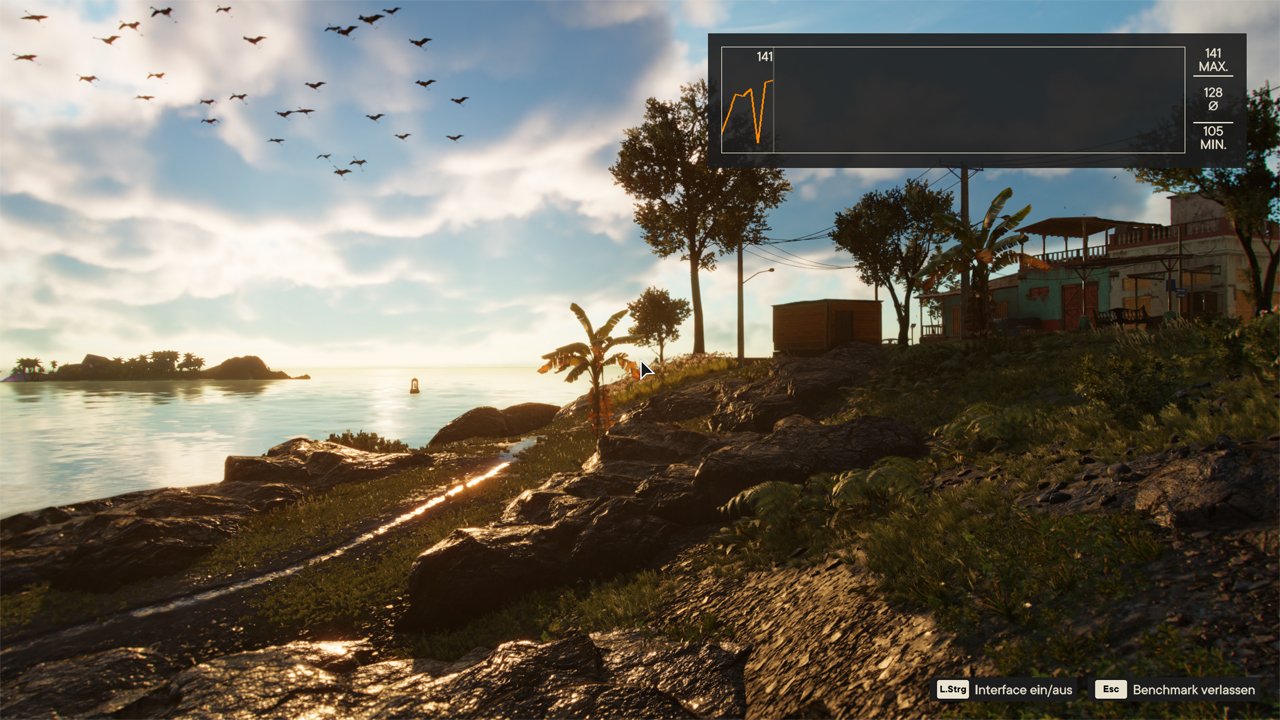The height and width of the screenshot is (720, 1280).
Task: Select the mouse cursor arrow on screen
Action: point(645,370)
